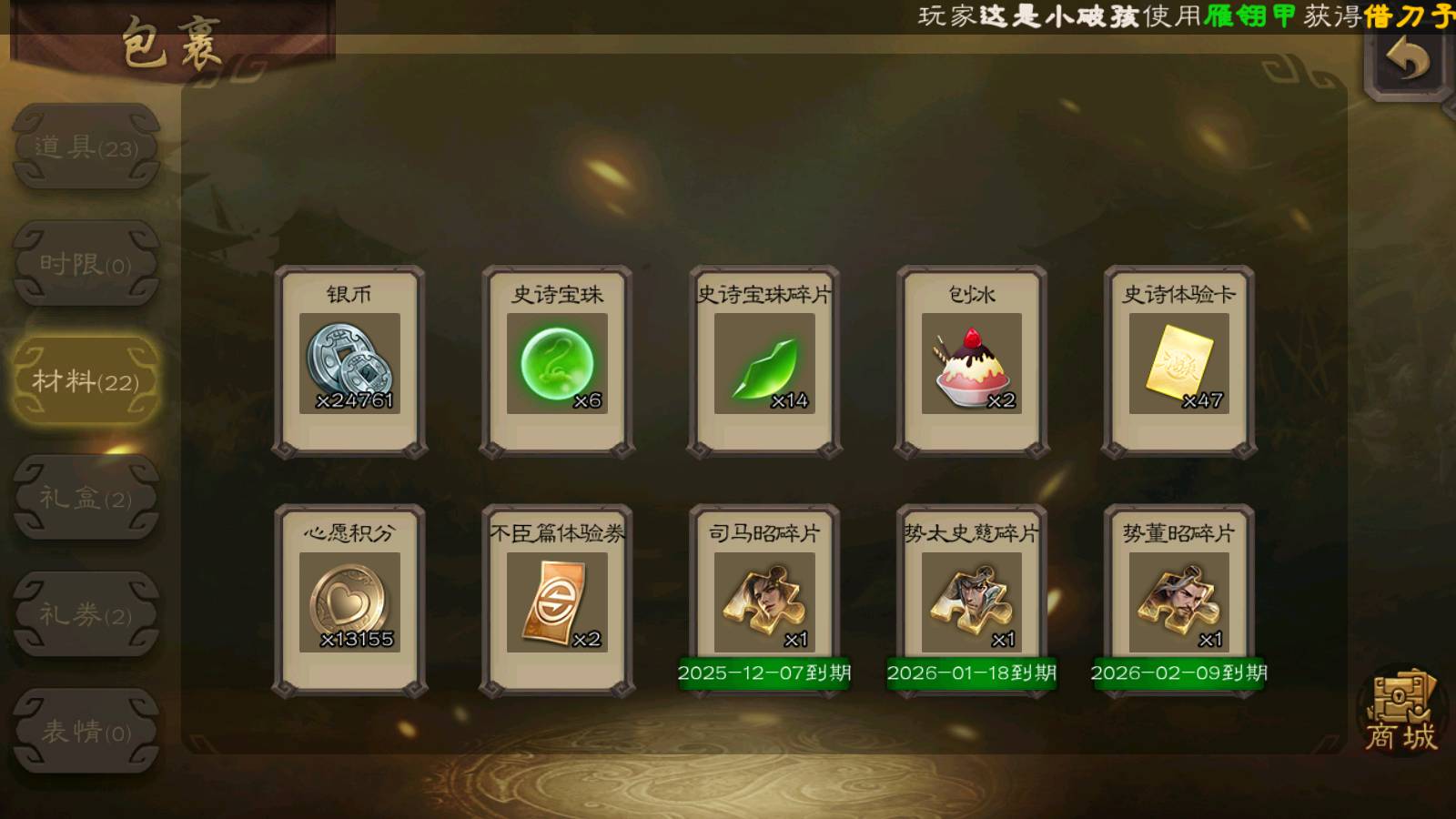Select the 史诗体验卡 gold card item
The image size is (1456, 819).
(1179, 362)
